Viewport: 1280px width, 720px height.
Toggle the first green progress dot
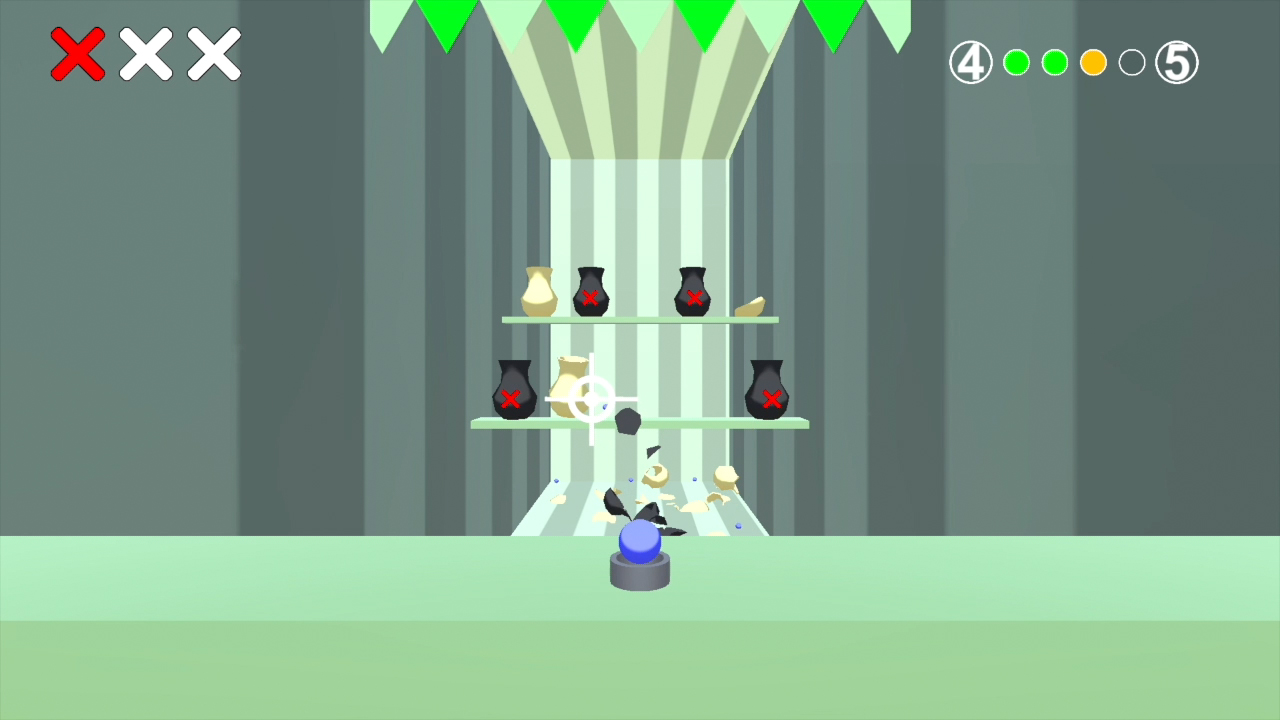[x=1017, y=62]
